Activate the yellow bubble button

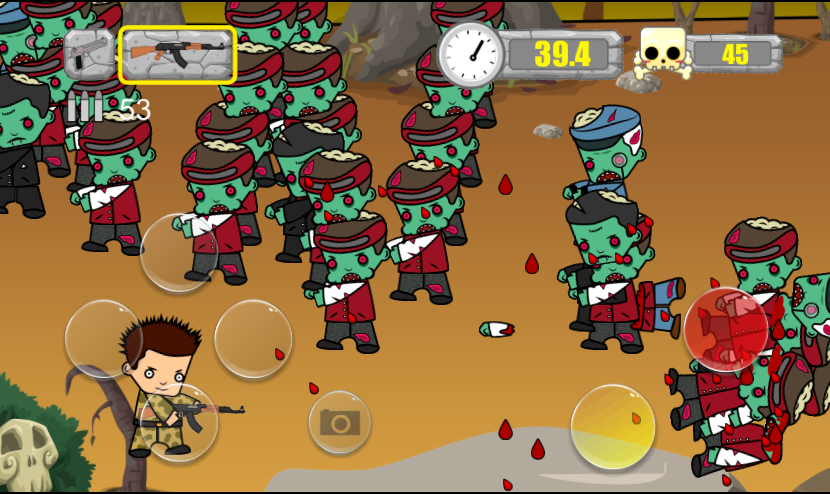coord(613,426)
